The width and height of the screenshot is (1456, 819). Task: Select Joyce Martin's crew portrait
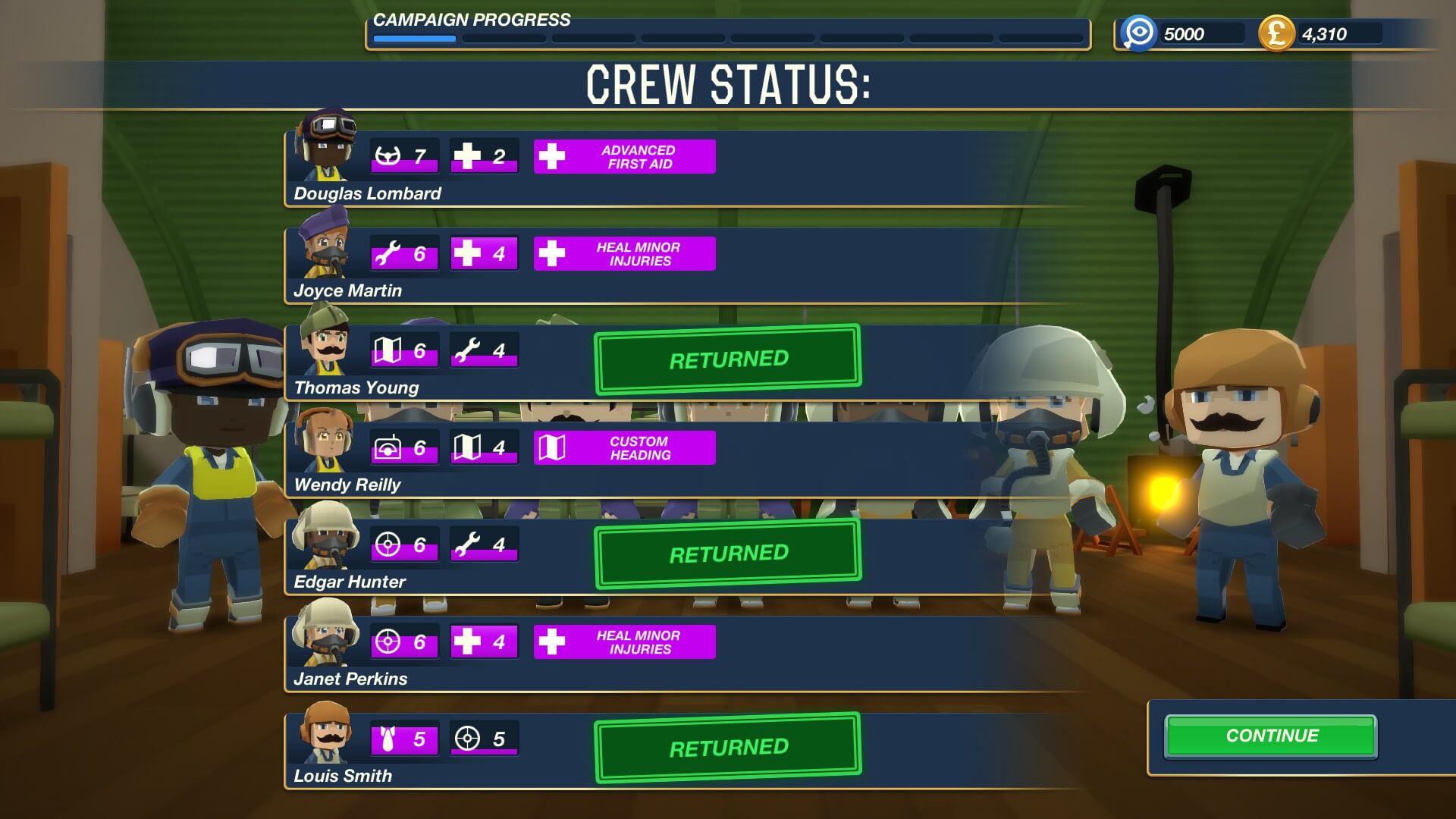click(x=327, y=246)
